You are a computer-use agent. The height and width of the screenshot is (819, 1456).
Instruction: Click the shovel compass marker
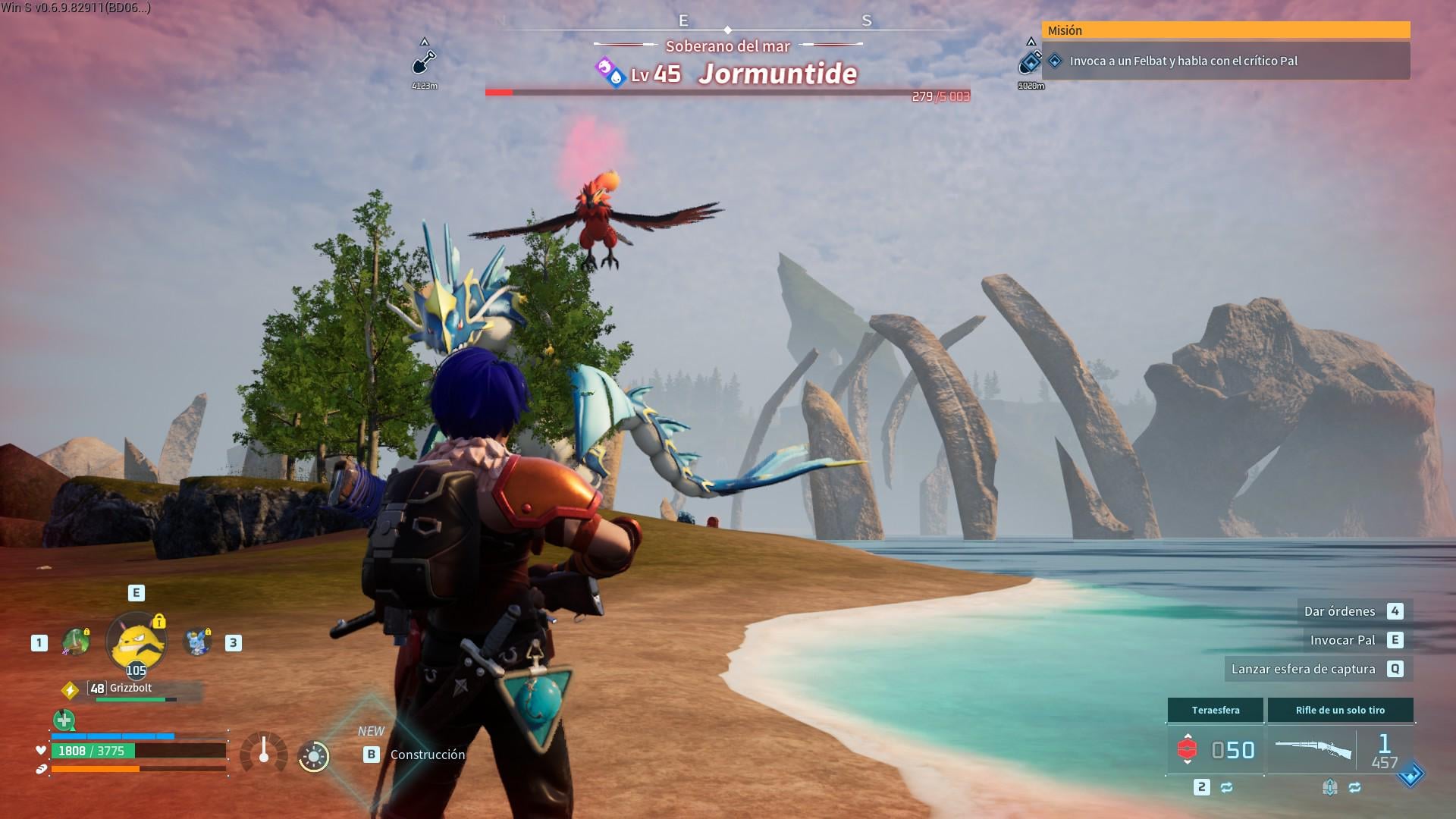425,61
